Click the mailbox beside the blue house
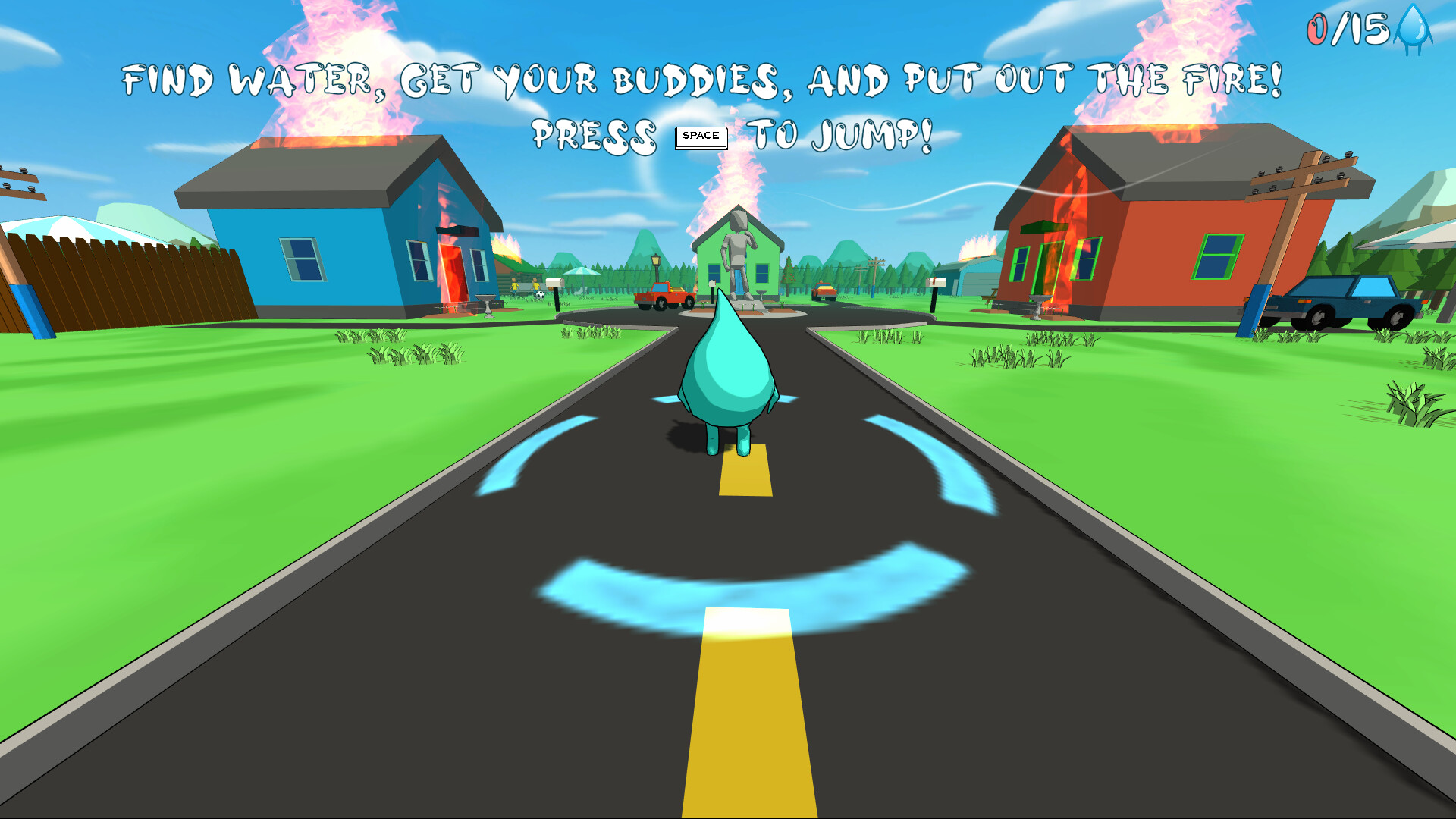Screen dimensions: 1456x819 point(554,284)
